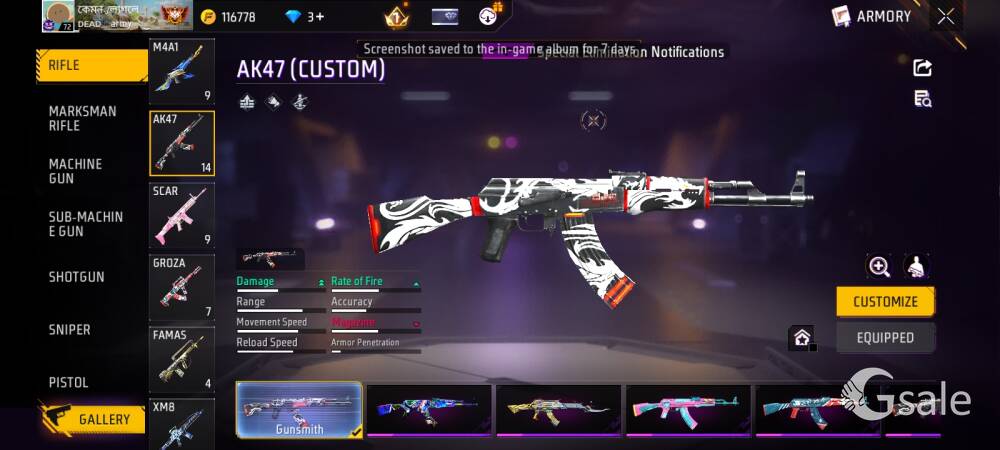Select the M4A1 weapon tile

(181, 72)
